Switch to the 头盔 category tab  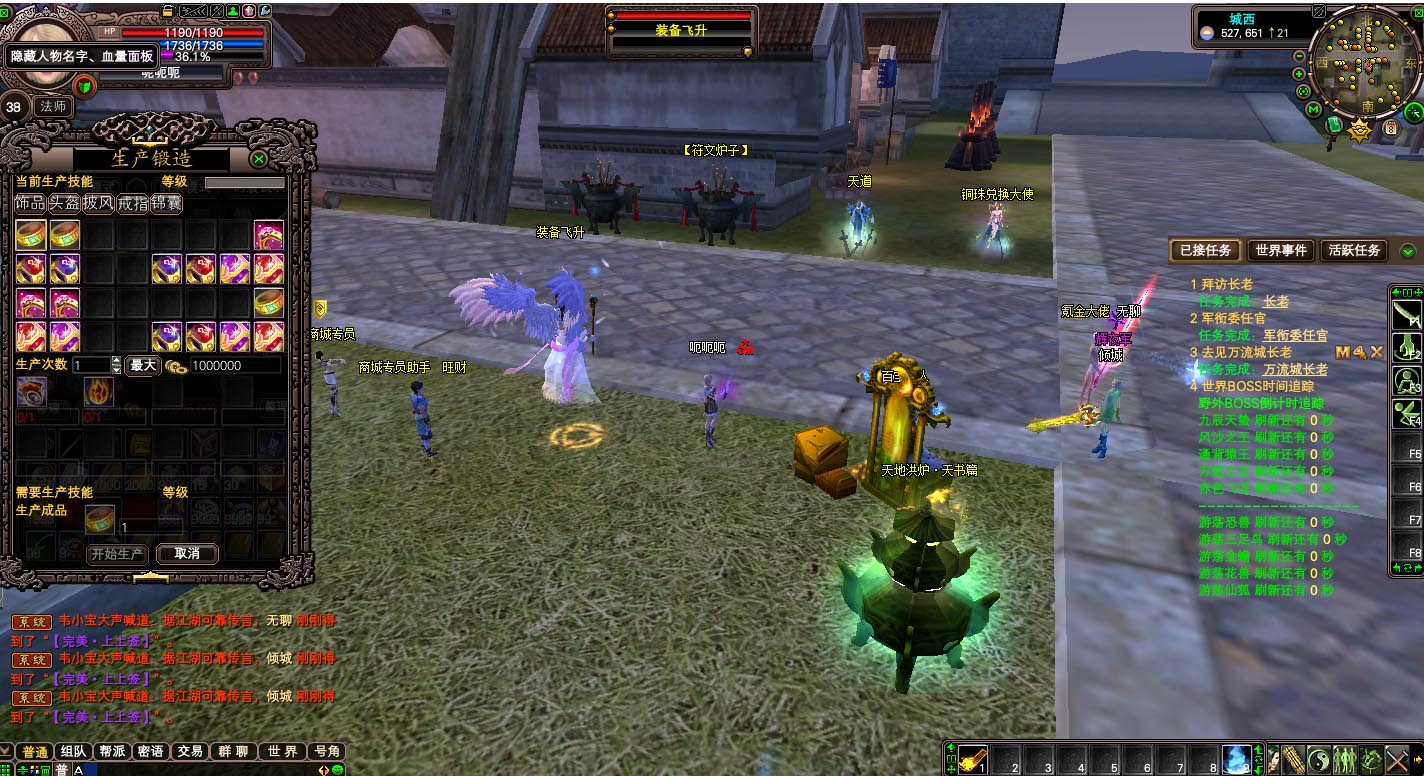(65, 203)
